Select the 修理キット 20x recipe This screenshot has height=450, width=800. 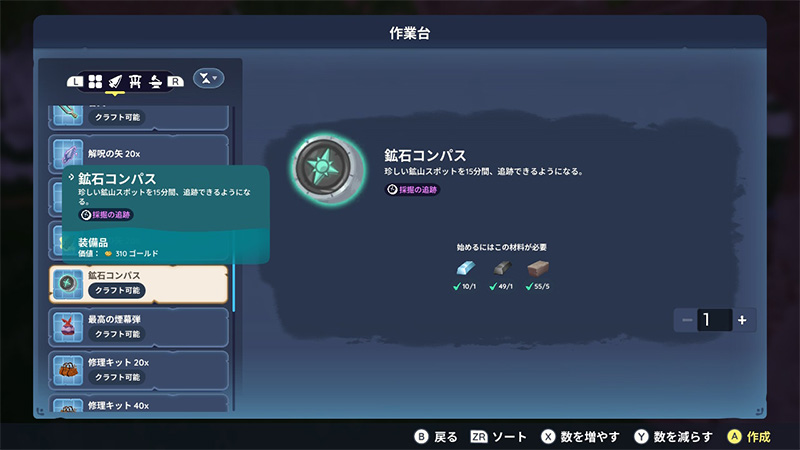click(x=139, y=369)
